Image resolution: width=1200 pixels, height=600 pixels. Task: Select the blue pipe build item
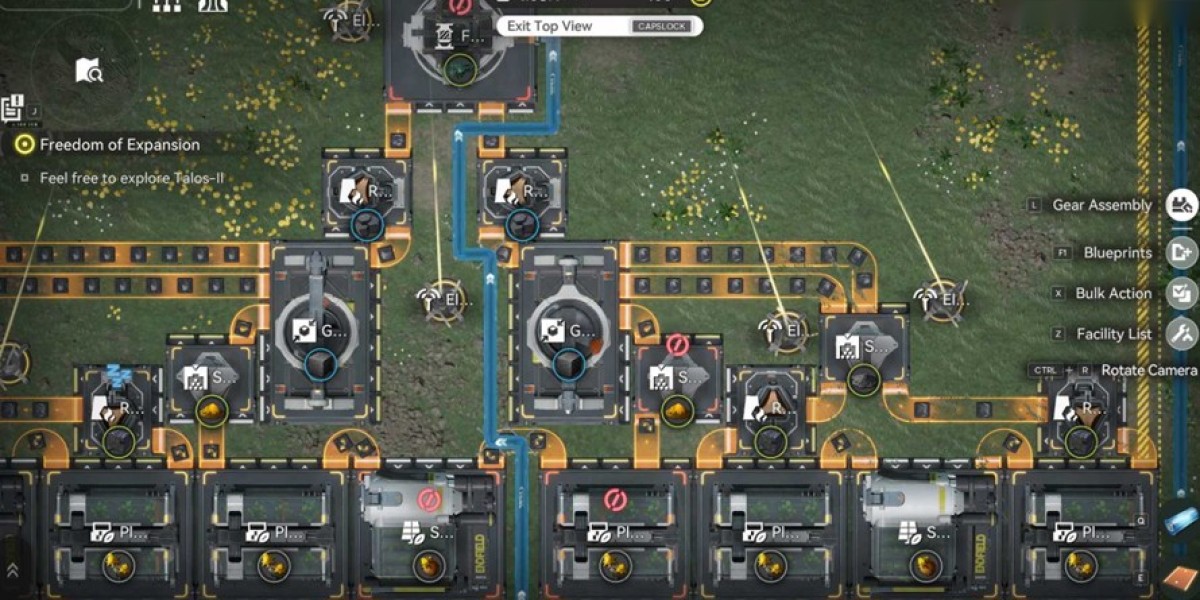pos(1181,522)
